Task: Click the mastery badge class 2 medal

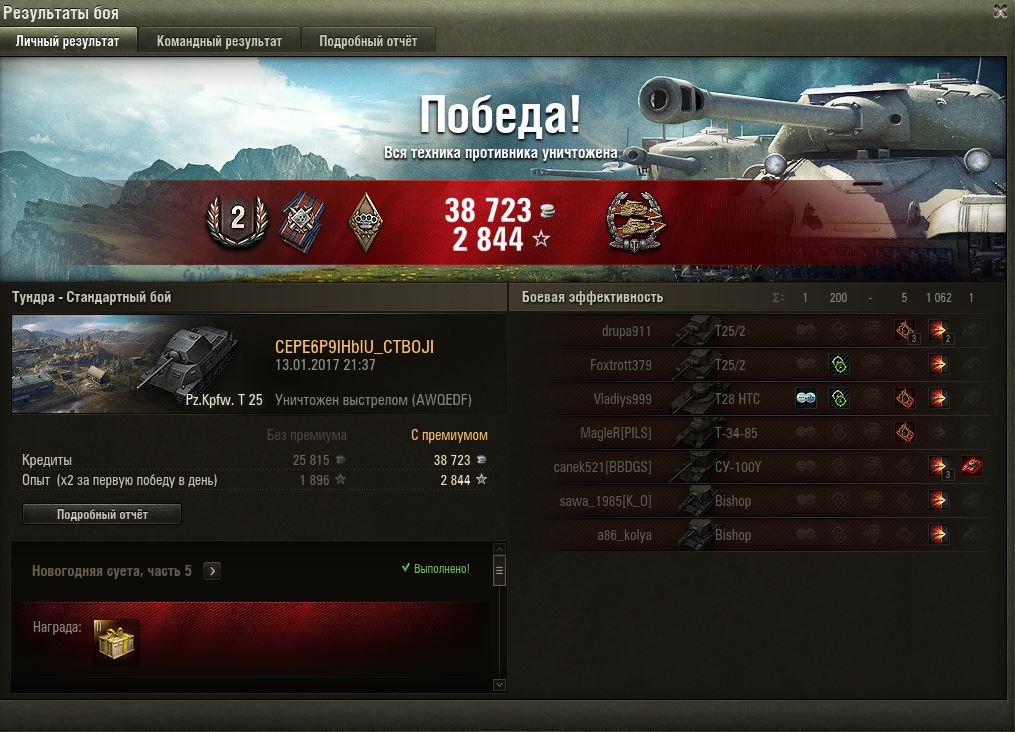Action: 238,220
